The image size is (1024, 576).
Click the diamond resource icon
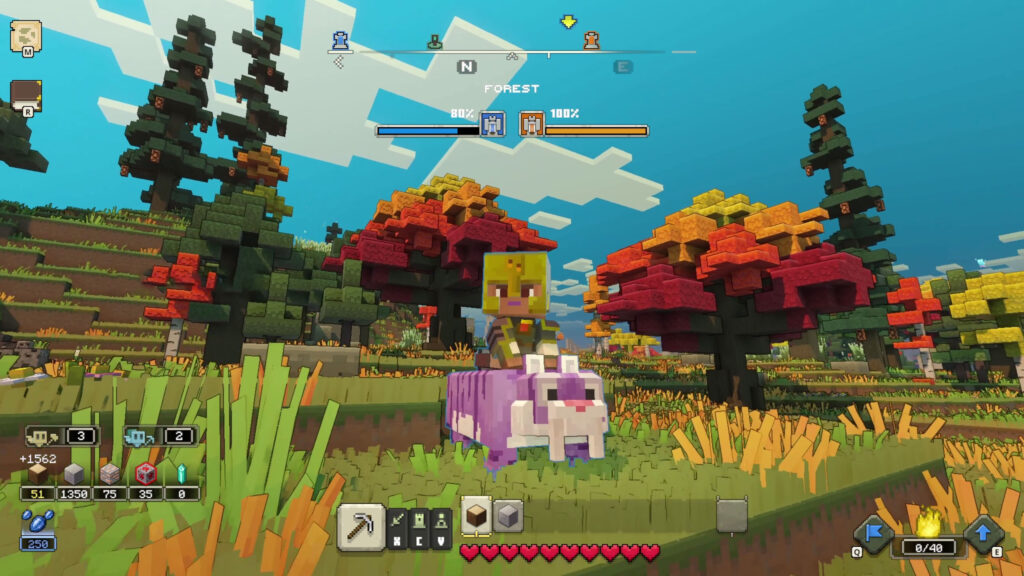click(x=181, y=474)
